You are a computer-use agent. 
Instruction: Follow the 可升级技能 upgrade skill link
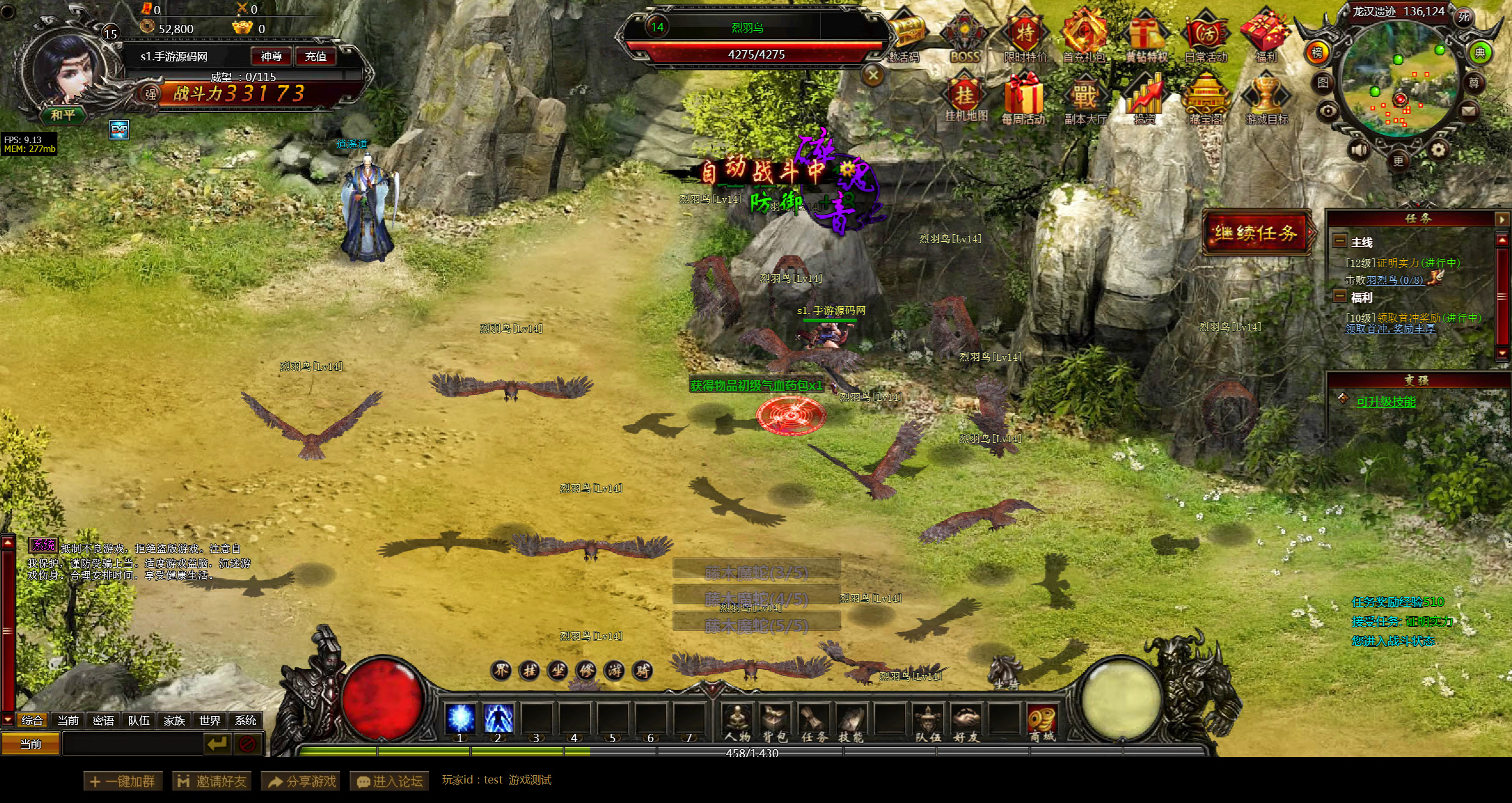pyautogui.click(x=1385, y=402)
